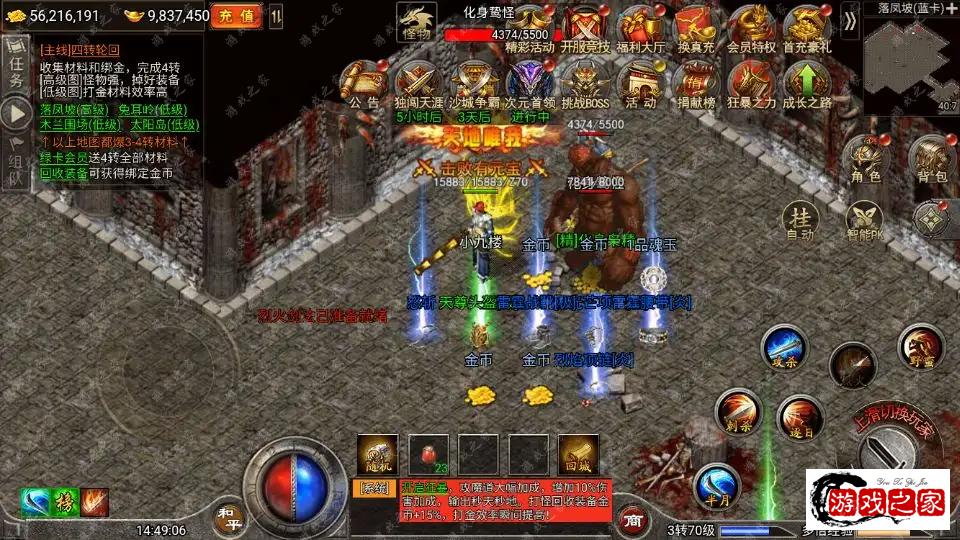Open the 角色 character sheet
This screenshot has height=540, width=960.
click(864, 160)
